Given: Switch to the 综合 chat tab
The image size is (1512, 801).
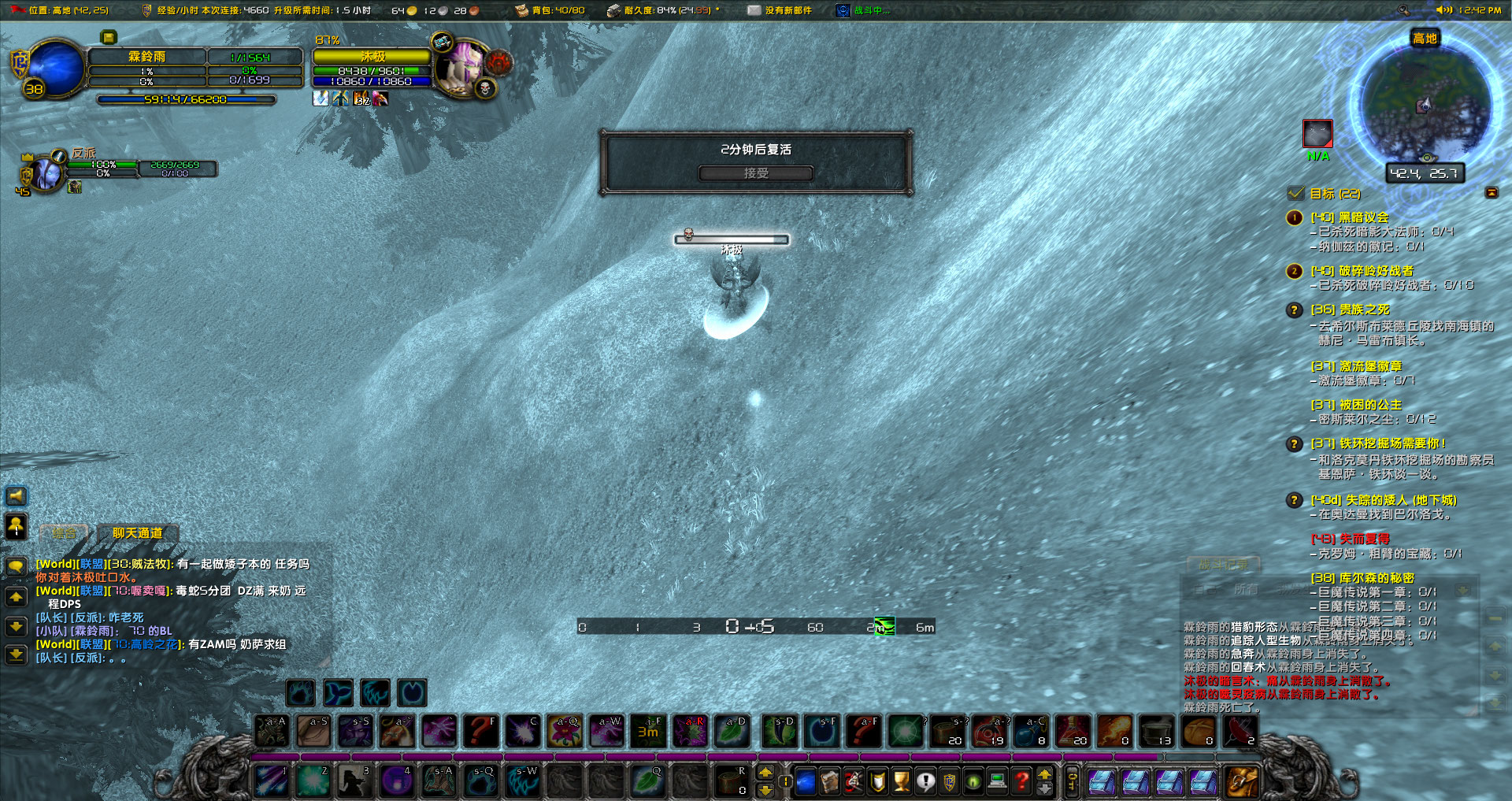Looking at the screenshot, I should 63,533.
